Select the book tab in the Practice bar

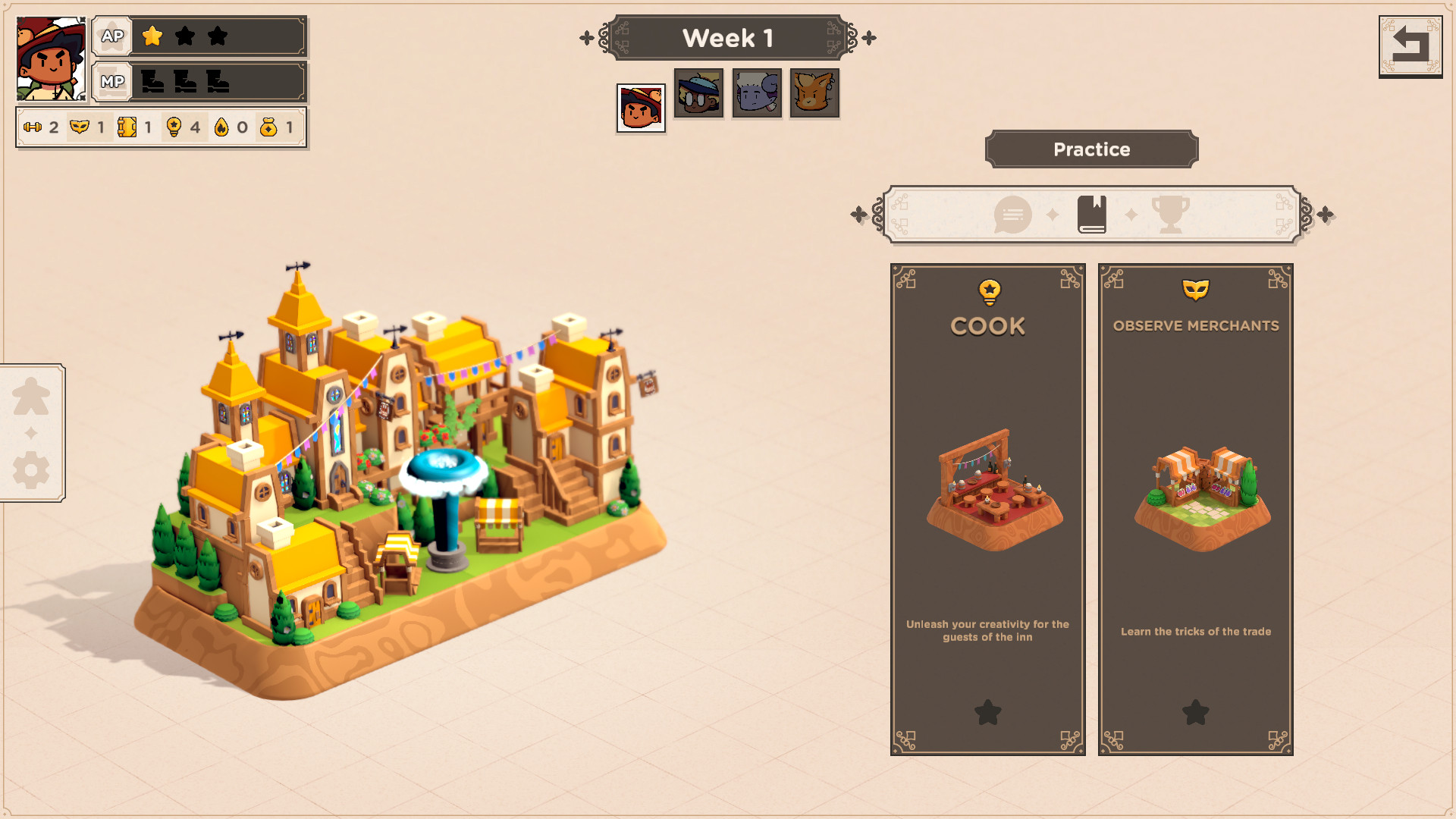[x=1092, y=215]
